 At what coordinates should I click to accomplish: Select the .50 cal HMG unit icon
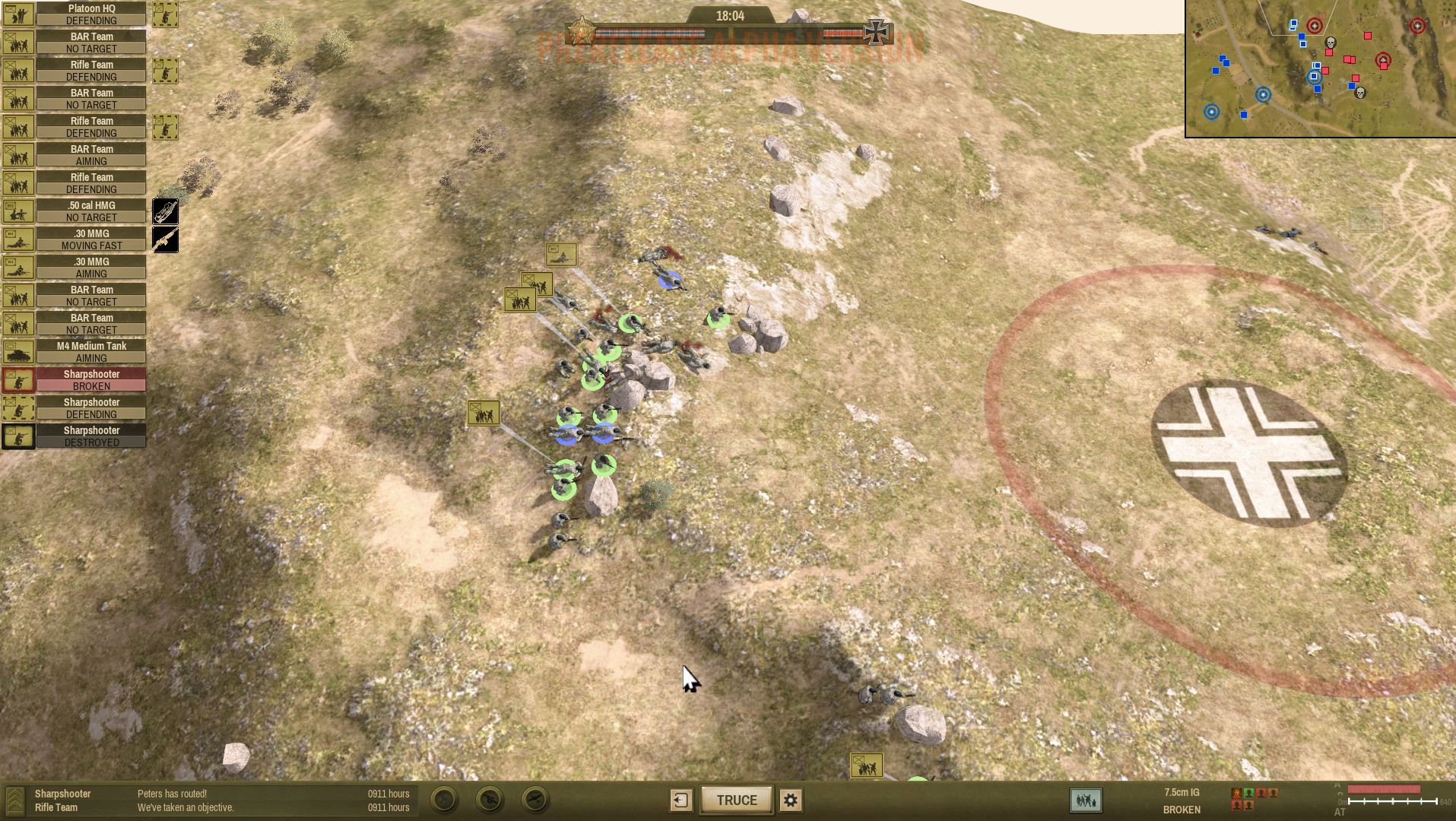[18, 211]
